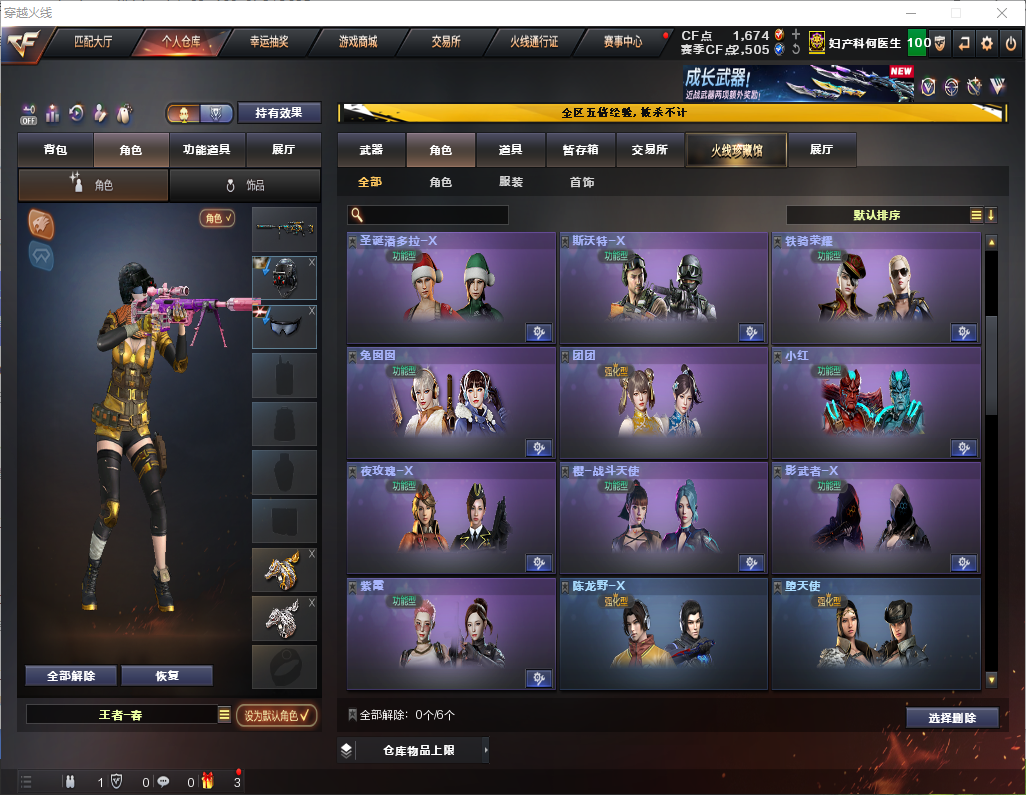Filter by 首饰 accessories
Screen dimensions: 1026x795
(582, 183)
